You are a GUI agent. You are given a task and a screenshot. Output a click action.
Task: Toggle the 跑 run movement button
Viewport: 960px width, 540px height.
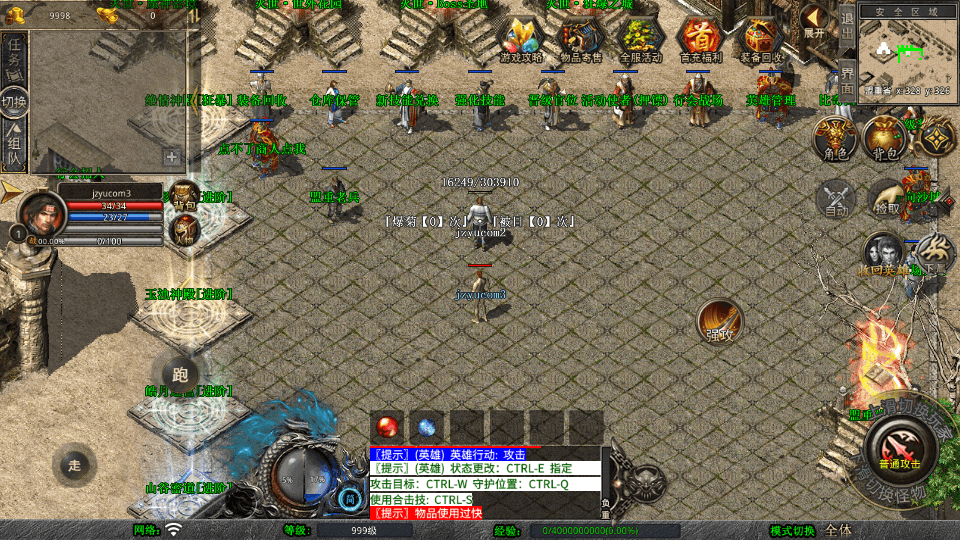click(x=179, y=375)
